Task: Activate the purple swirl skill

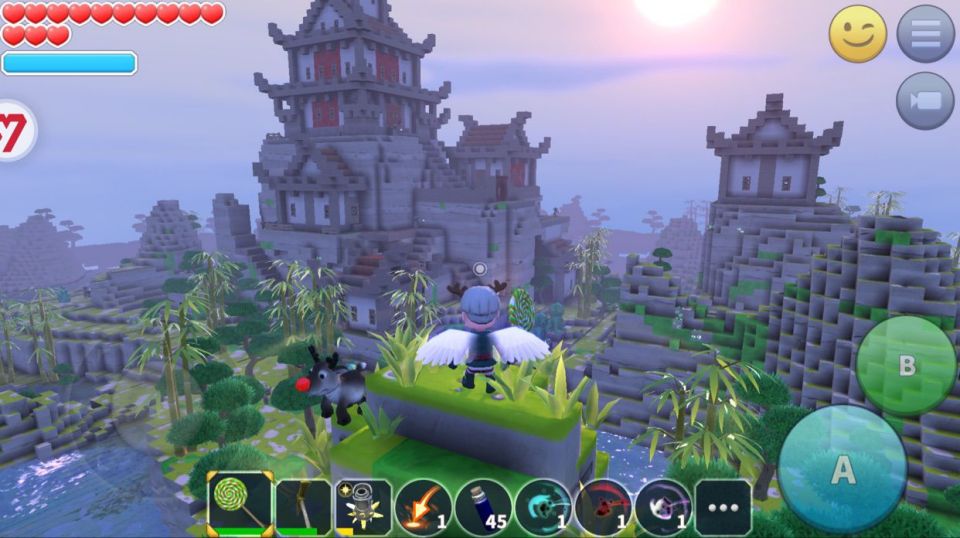Action: coord(663,506)
